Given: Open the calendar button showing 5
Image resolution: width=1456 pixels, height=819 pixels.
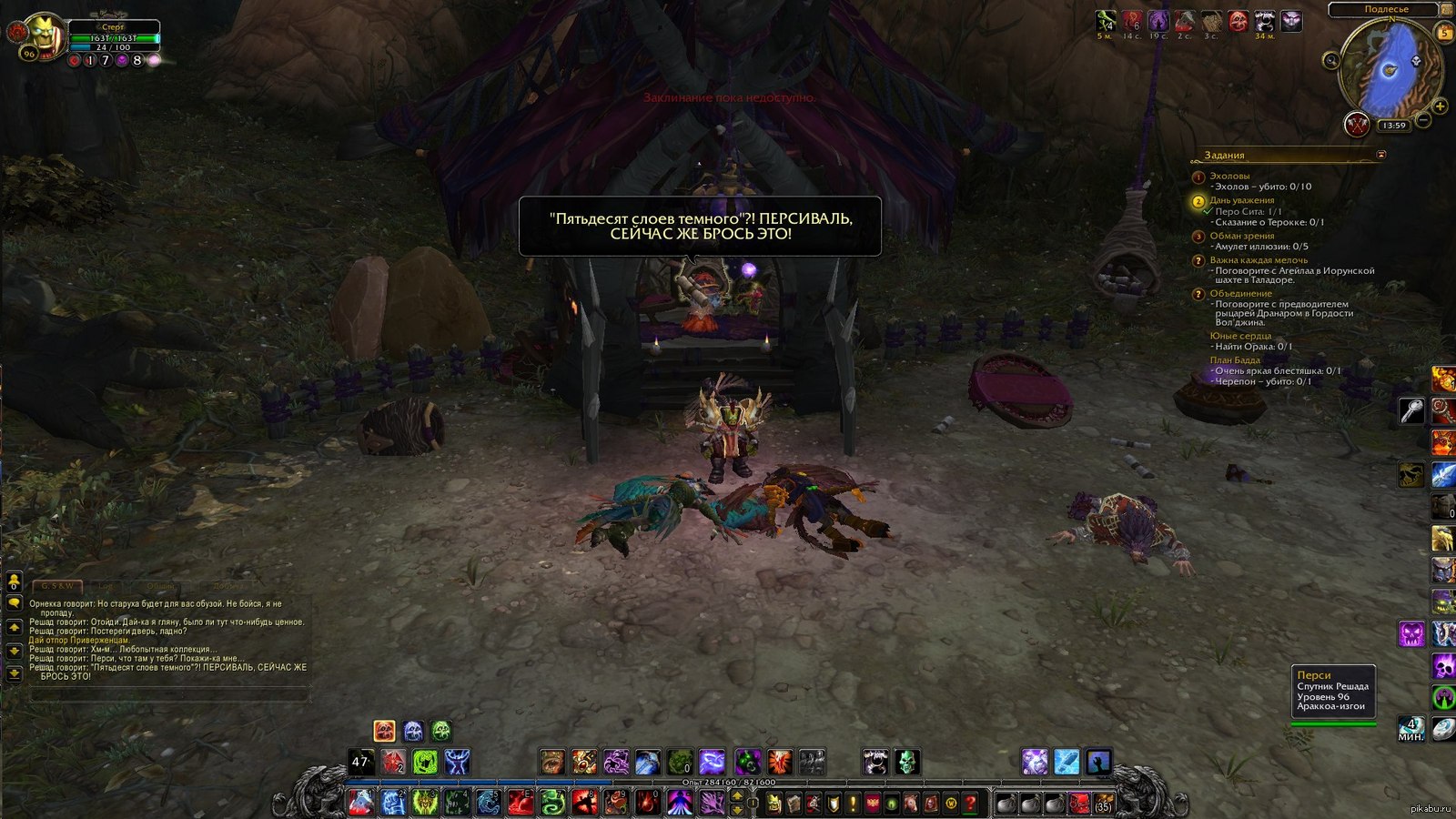Looking at the screenshot, I should coord(1444,32).
